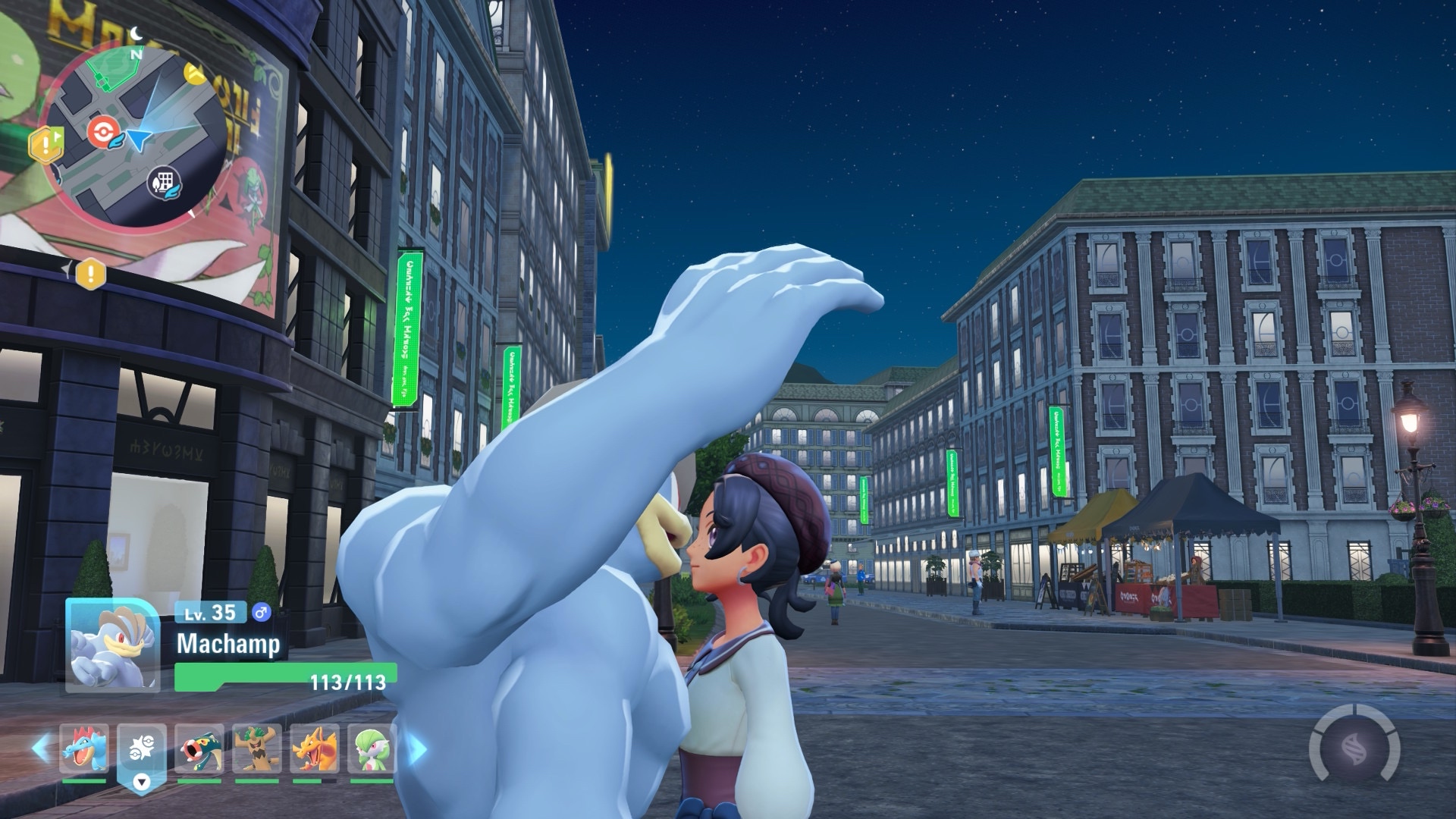Click the blue player arrow on the minimap
Image resolution: width=1456 pixels, height=819 pixels.
141,137
